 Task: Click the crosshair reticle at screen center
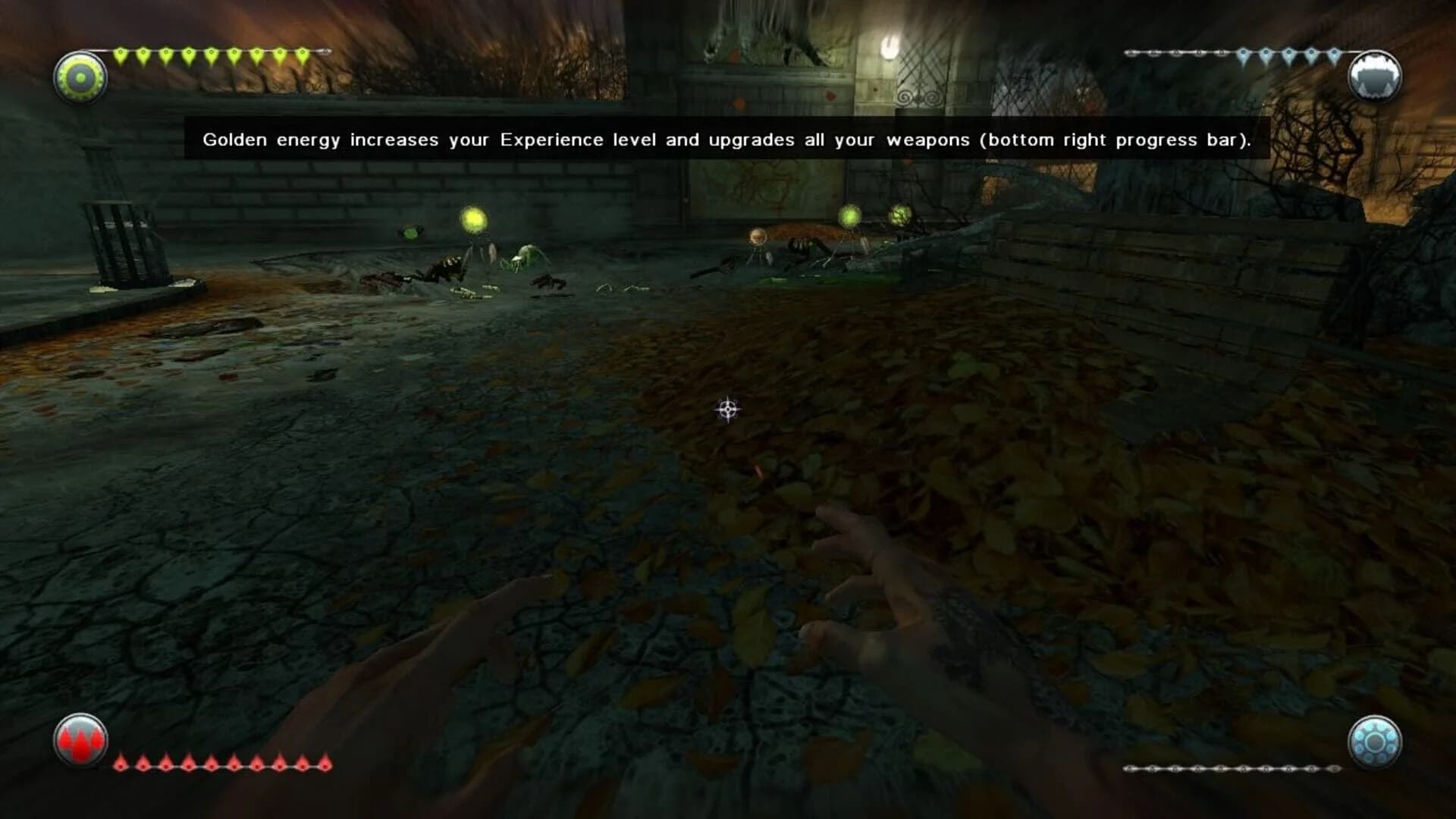click(726, 409)
